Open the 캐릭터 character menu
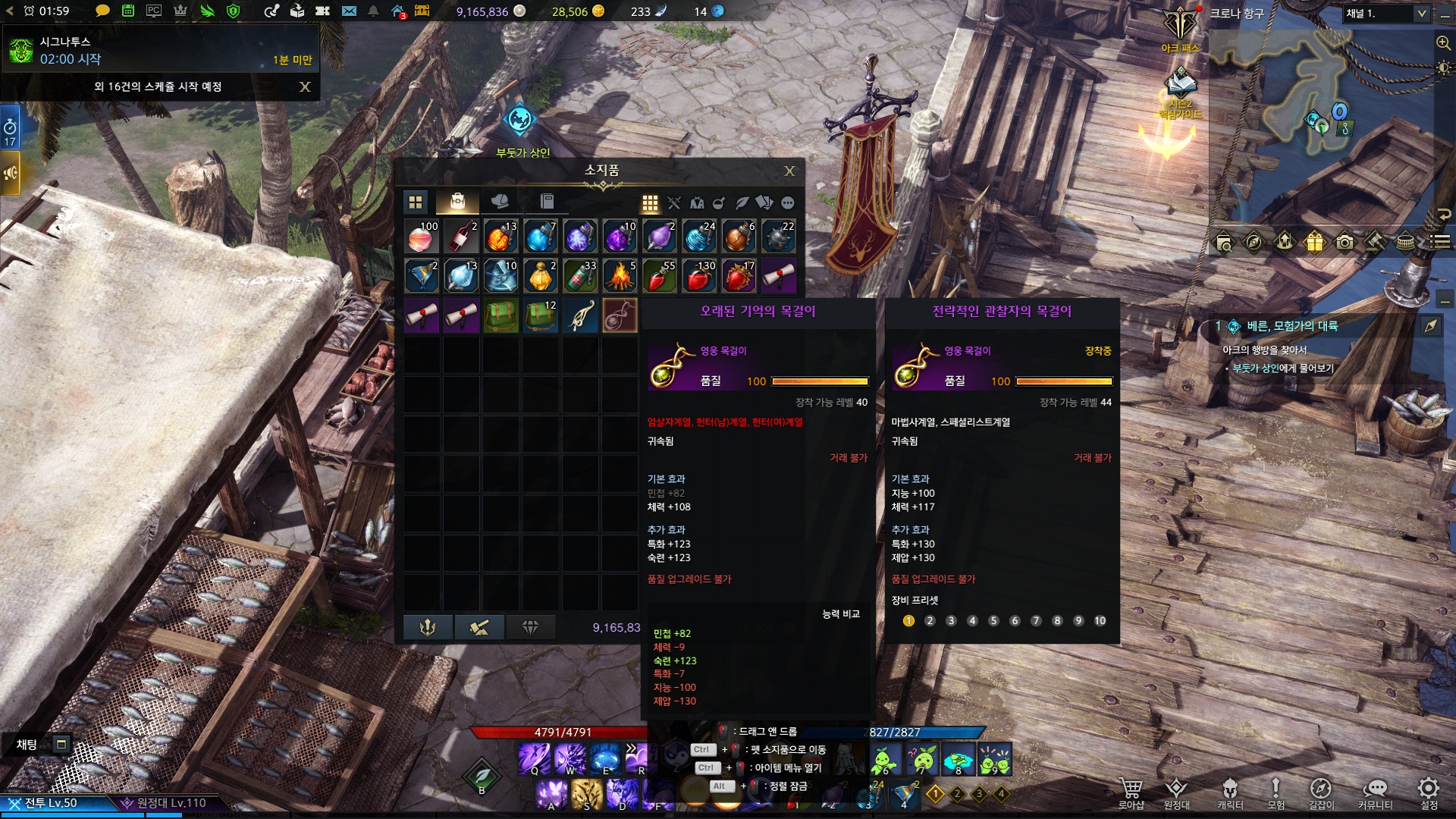The image size is (1456, 819). point(1230,792)
